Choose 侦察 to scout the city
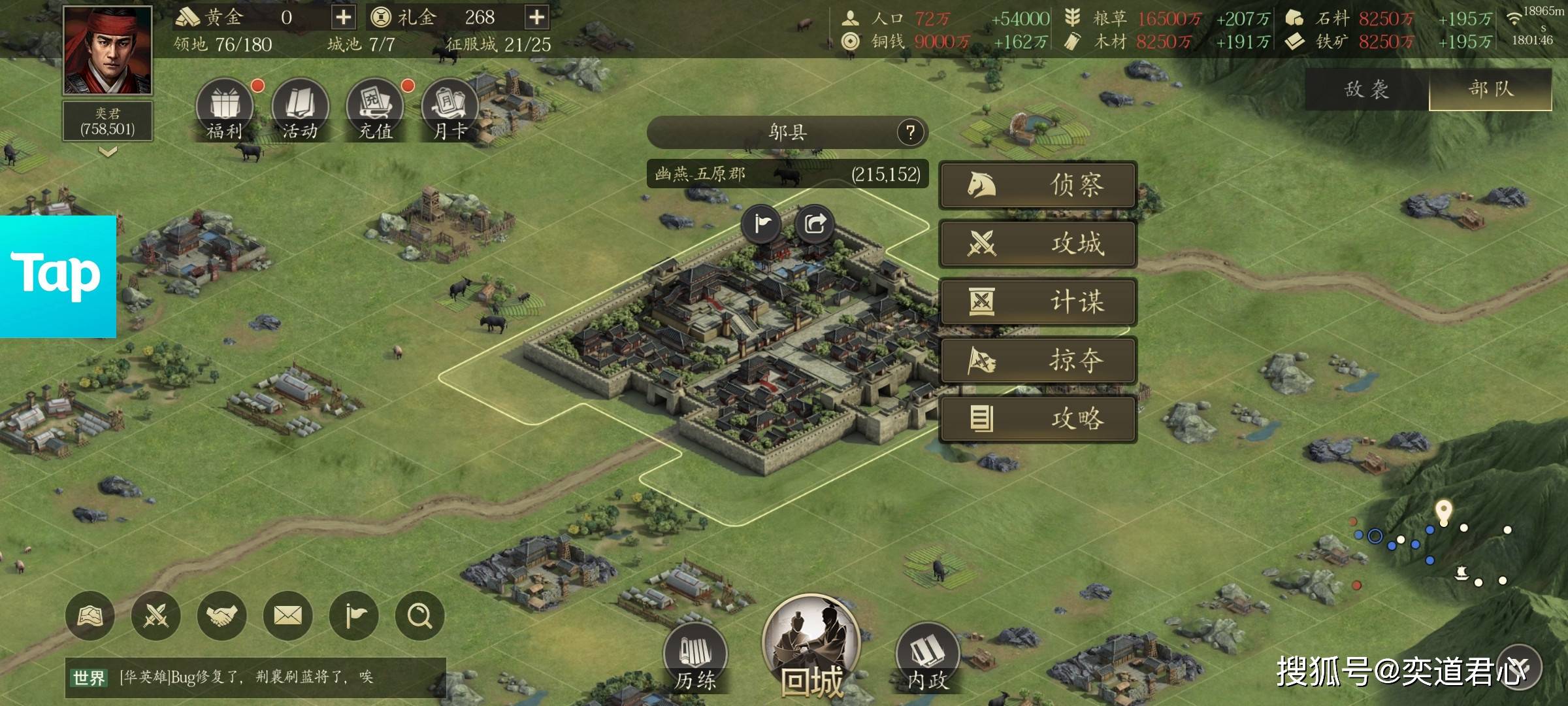 pyautogui.click(x=1037, y=185)
